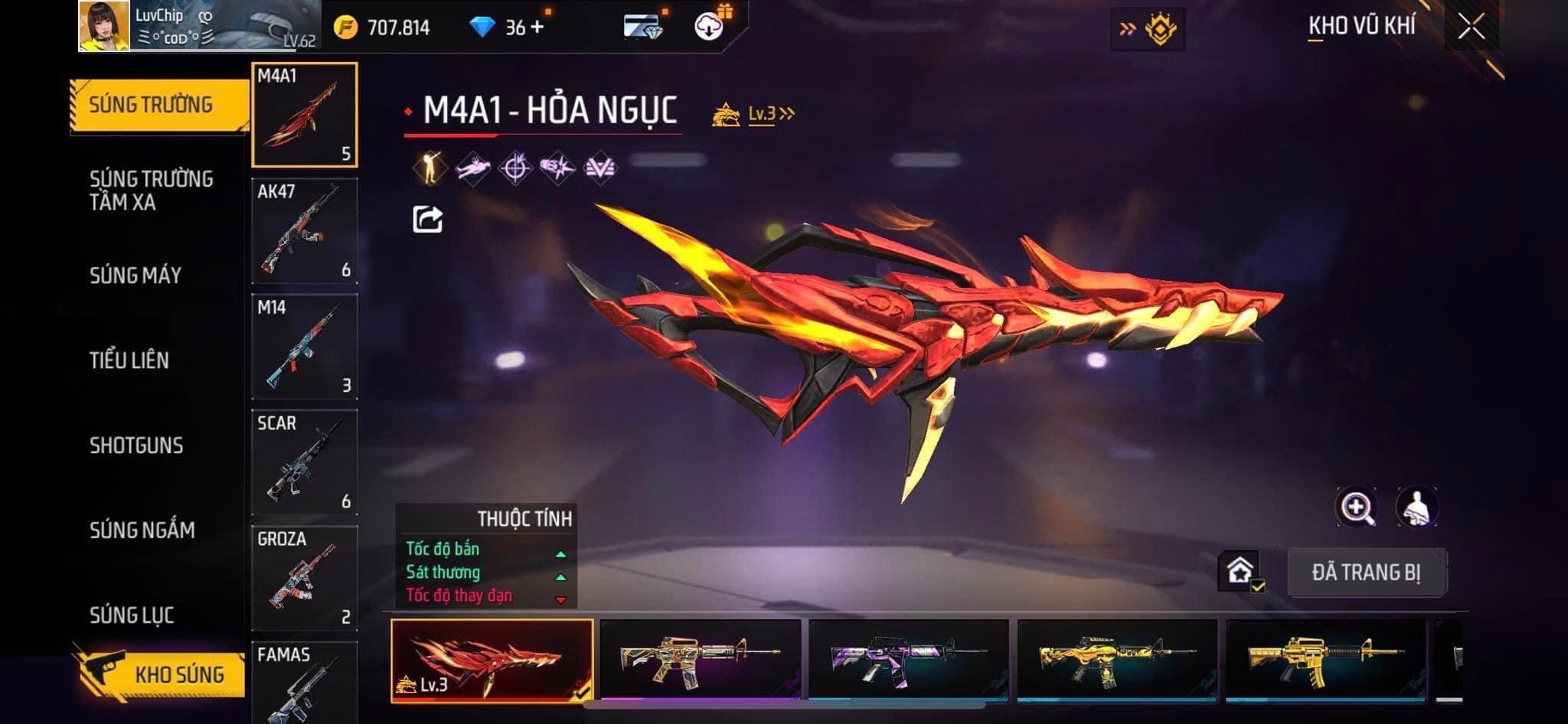Choose the M14 weapon slot
This screenshot has height=724, width=1568.
[305, 347]
